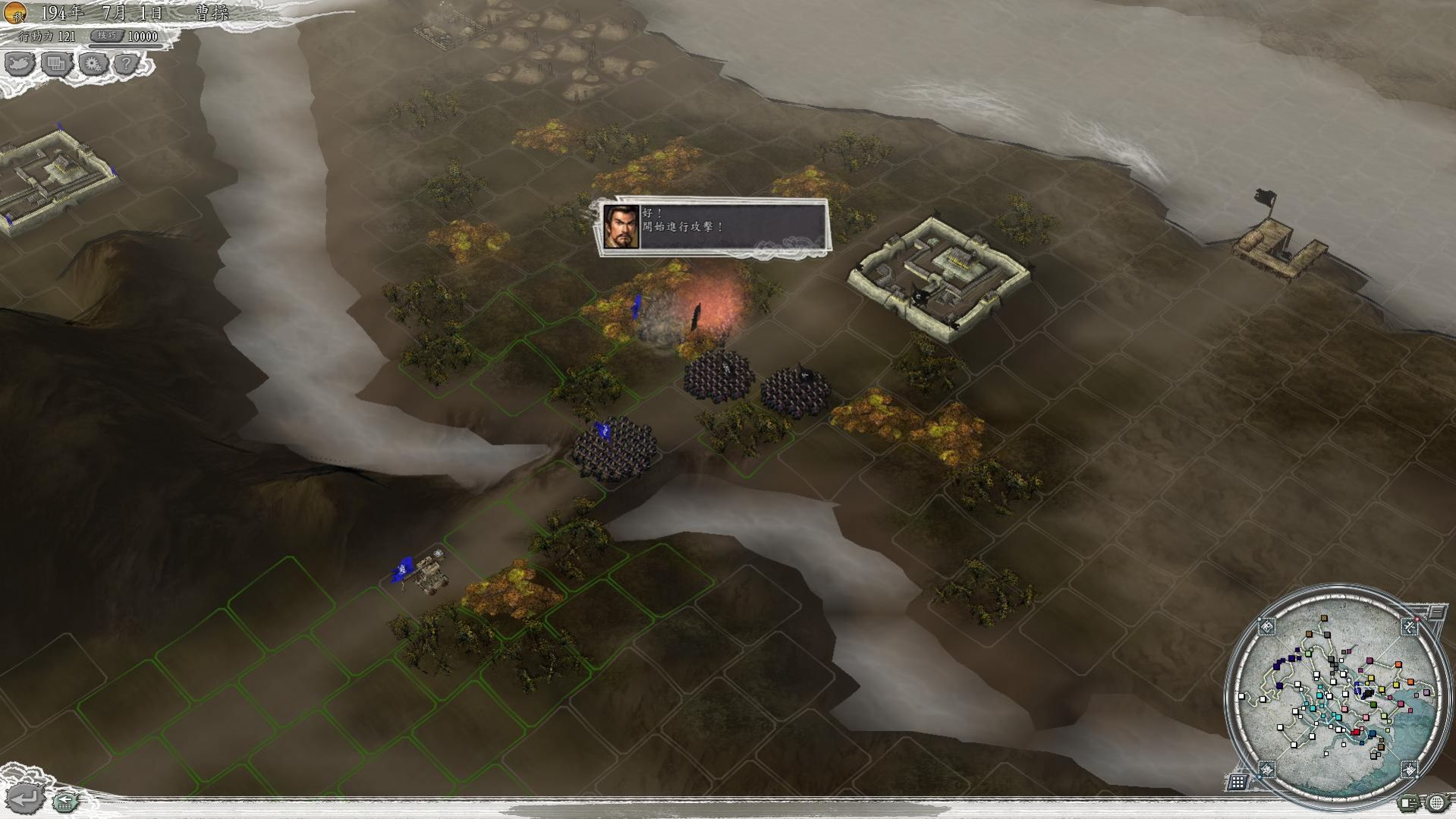Show help with the question mark button
Screen dimensions: 1456x819
[127, 64]
